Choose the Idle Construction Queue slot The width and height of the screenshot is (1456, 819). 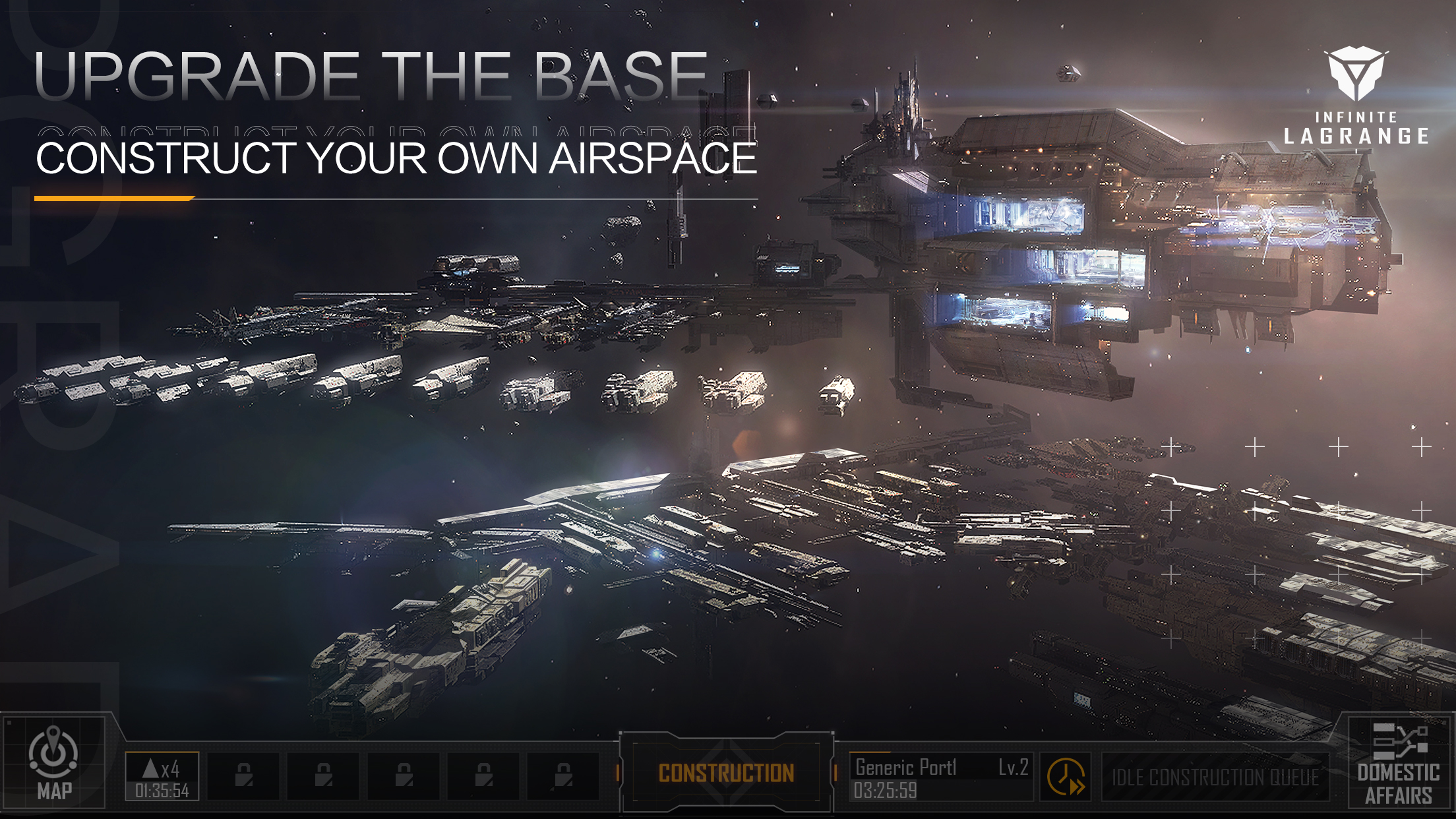pos(1215,777)
